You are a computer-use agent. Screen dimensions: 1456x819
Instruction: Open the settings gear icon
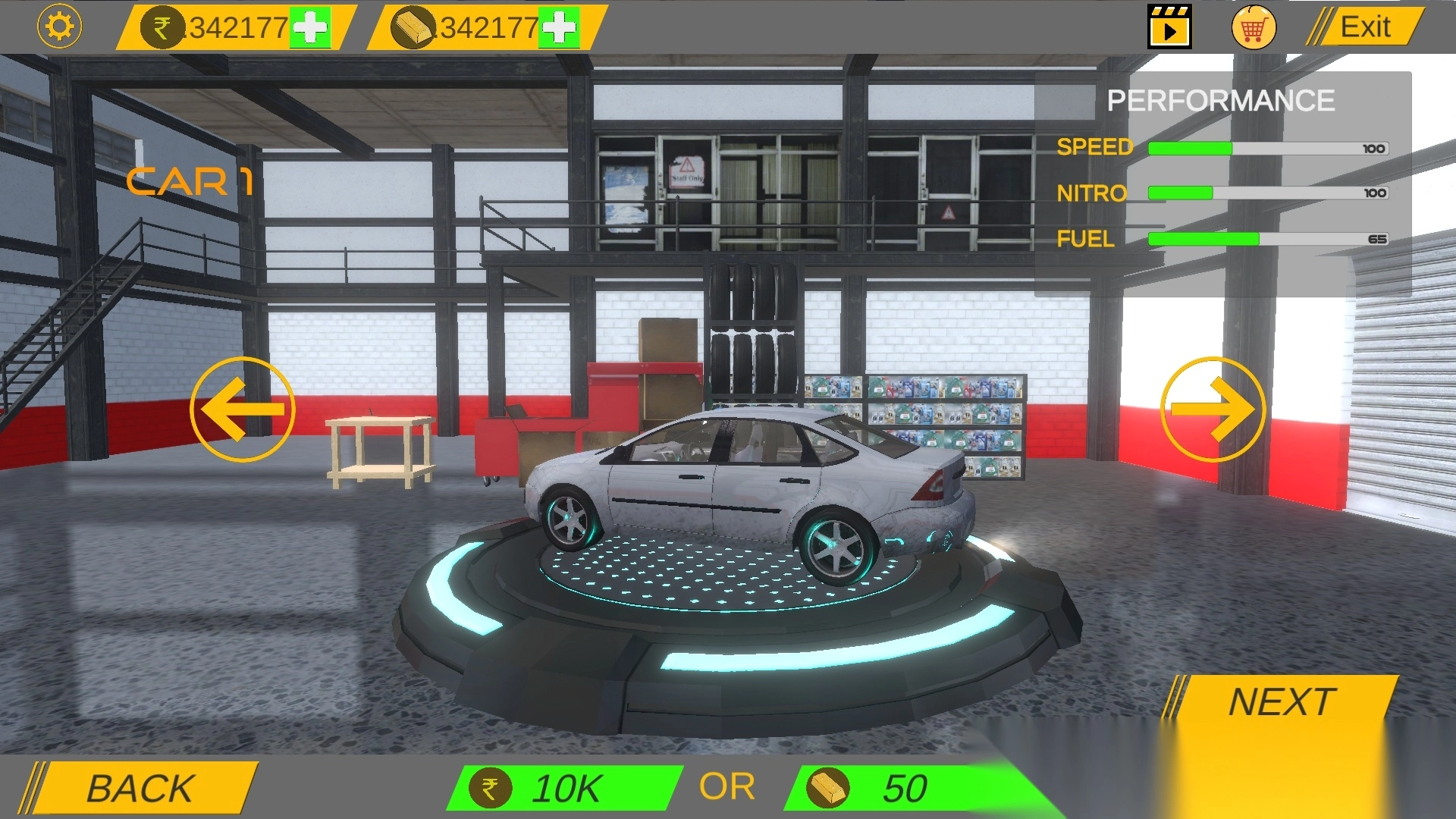tap(59, 27)
